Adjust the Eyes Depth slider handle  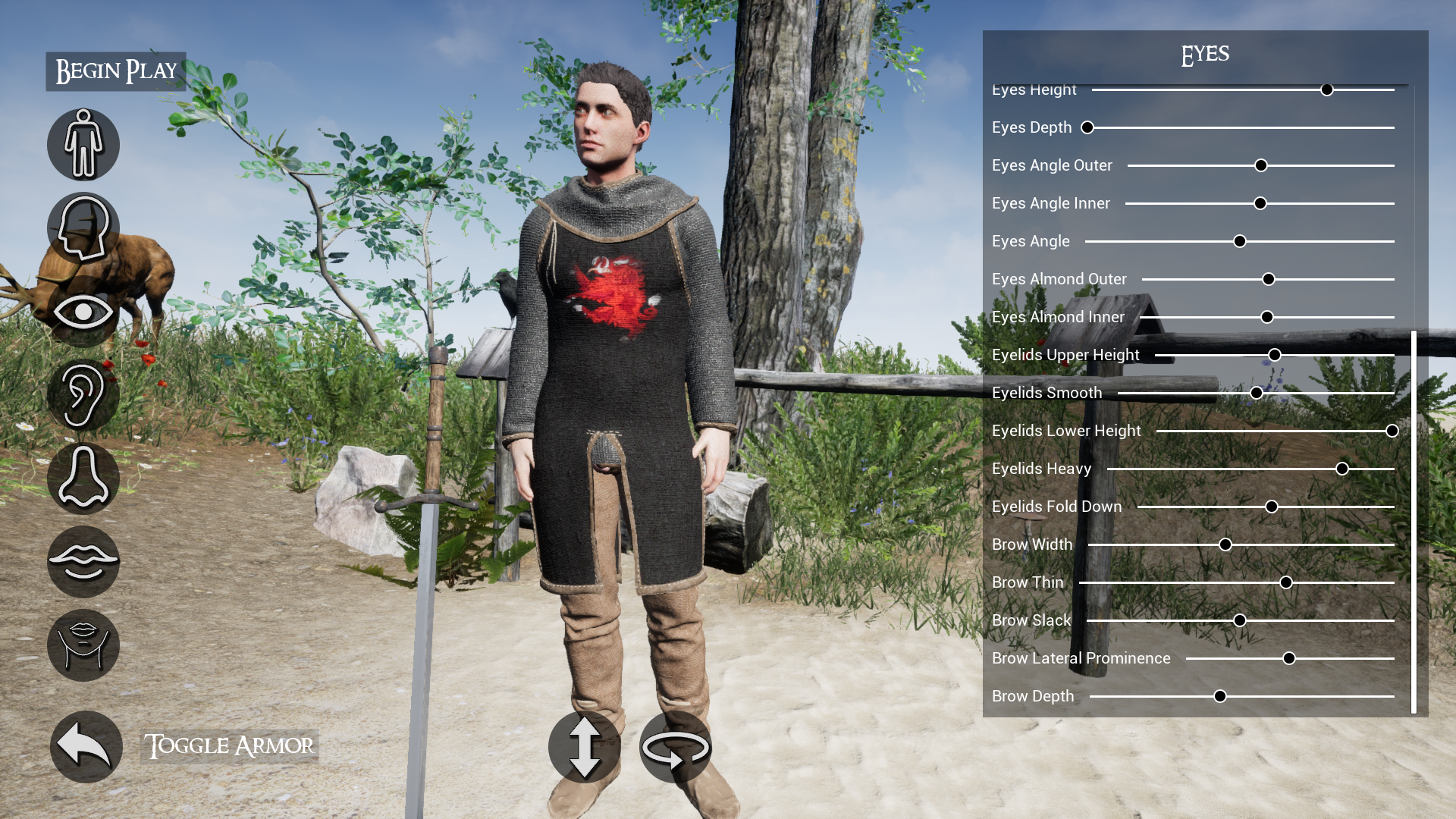click(1087, 127)
